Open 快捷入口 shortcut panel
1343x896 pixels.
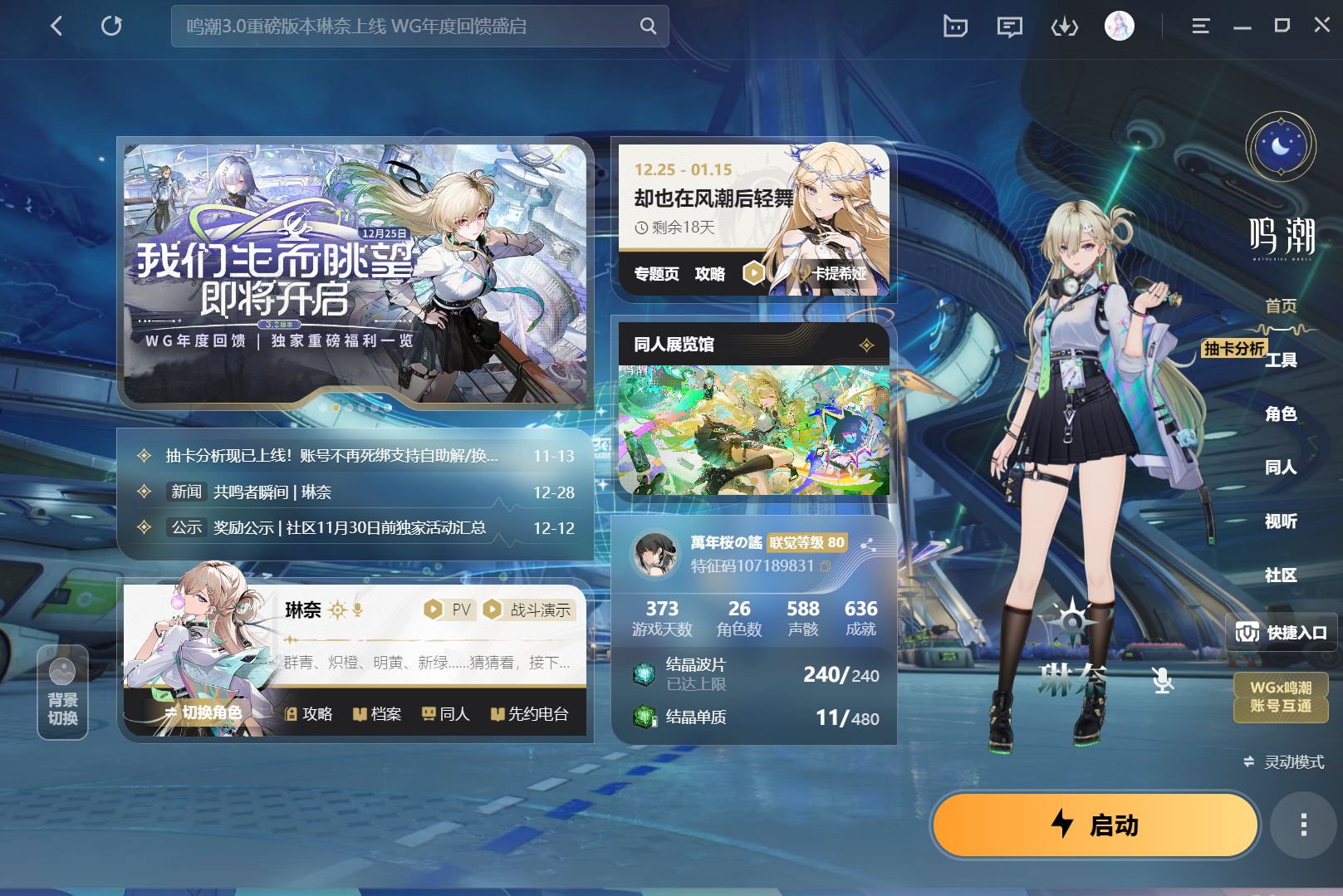(1282, 633)
